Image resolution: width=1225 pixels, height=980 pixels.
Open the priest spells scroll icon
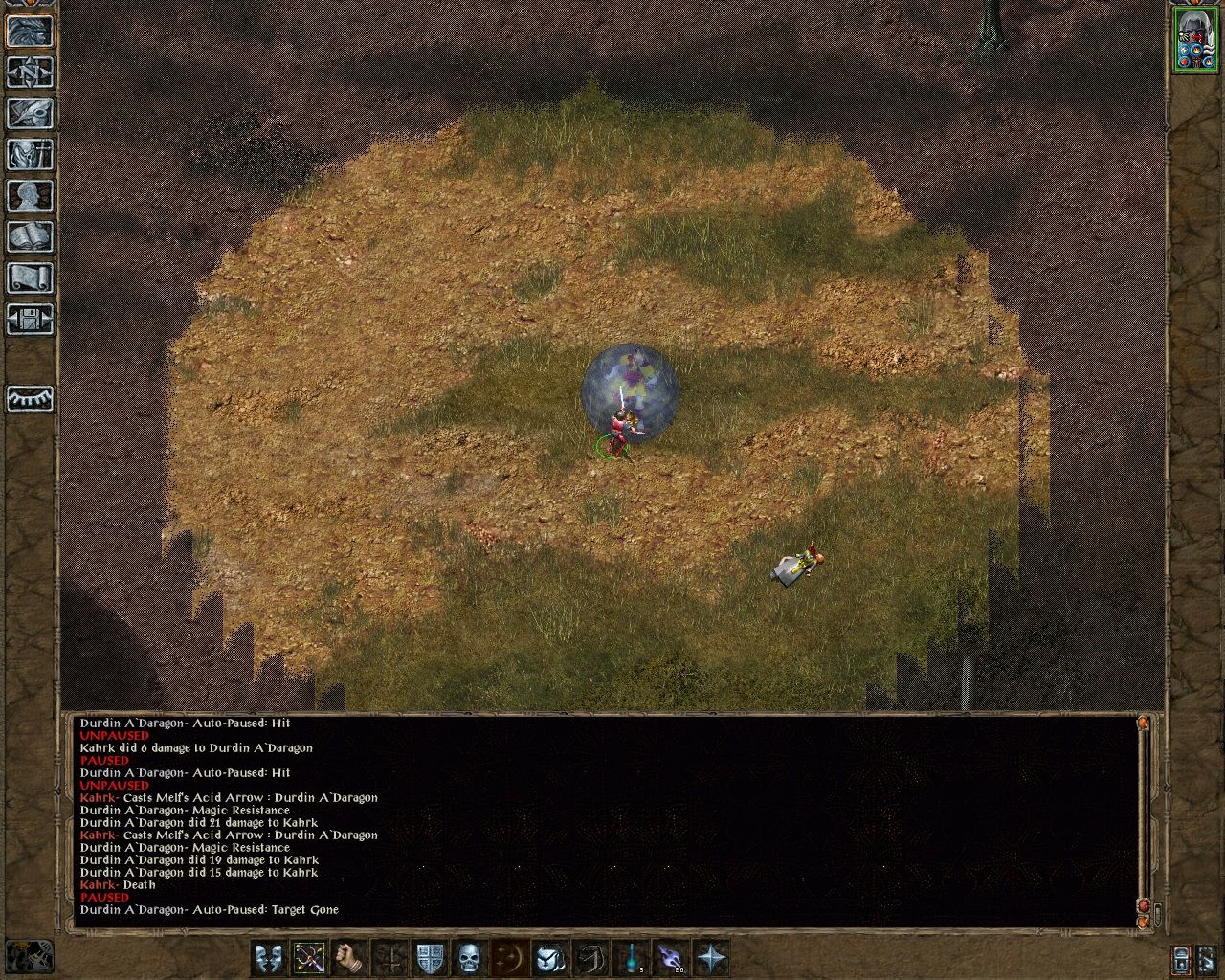coord(30,277)
